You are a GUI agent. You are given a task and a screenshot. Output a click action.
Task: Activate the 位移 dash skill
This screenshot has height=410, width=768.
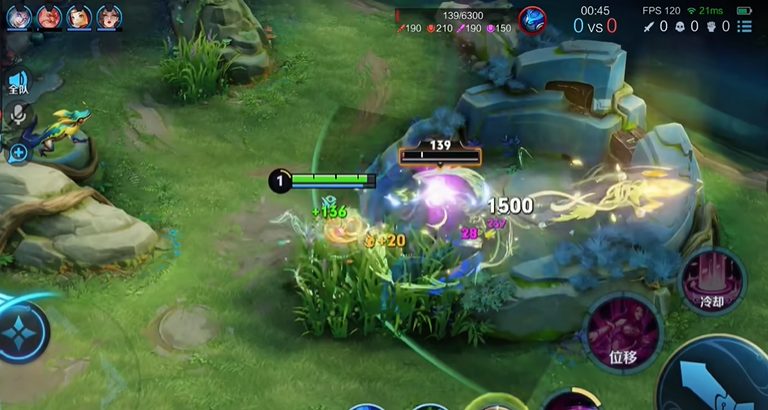click(621, 332)
